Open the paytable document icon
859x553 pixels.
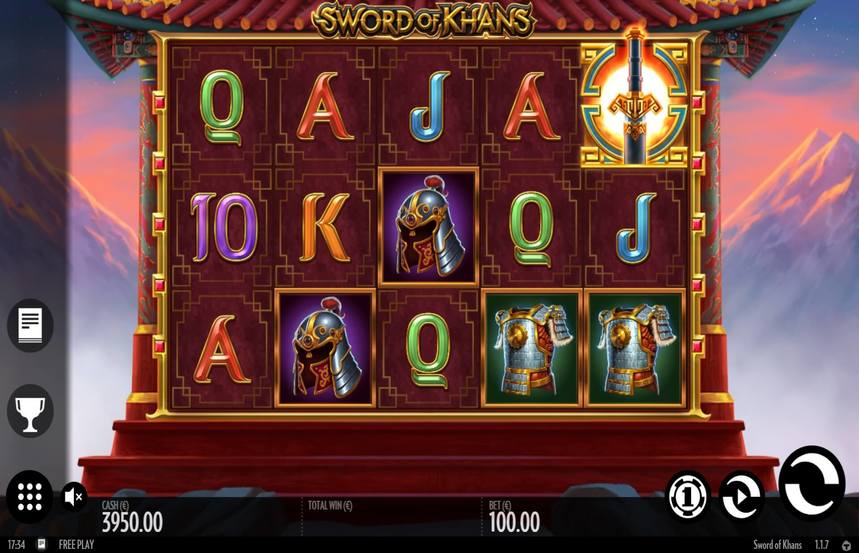coord(30,325)
